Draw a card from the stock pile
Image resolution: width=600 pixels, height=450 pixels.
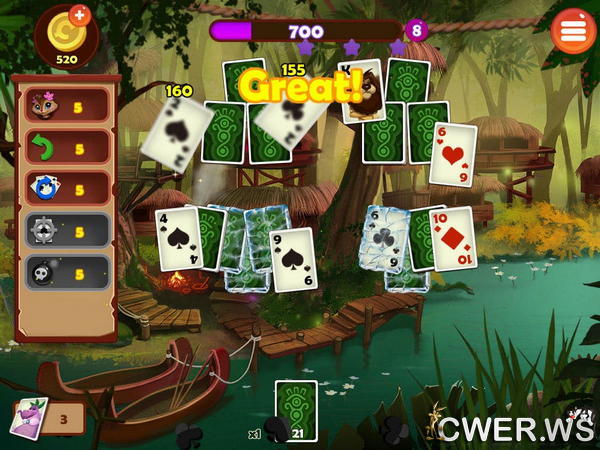[295, 410]
